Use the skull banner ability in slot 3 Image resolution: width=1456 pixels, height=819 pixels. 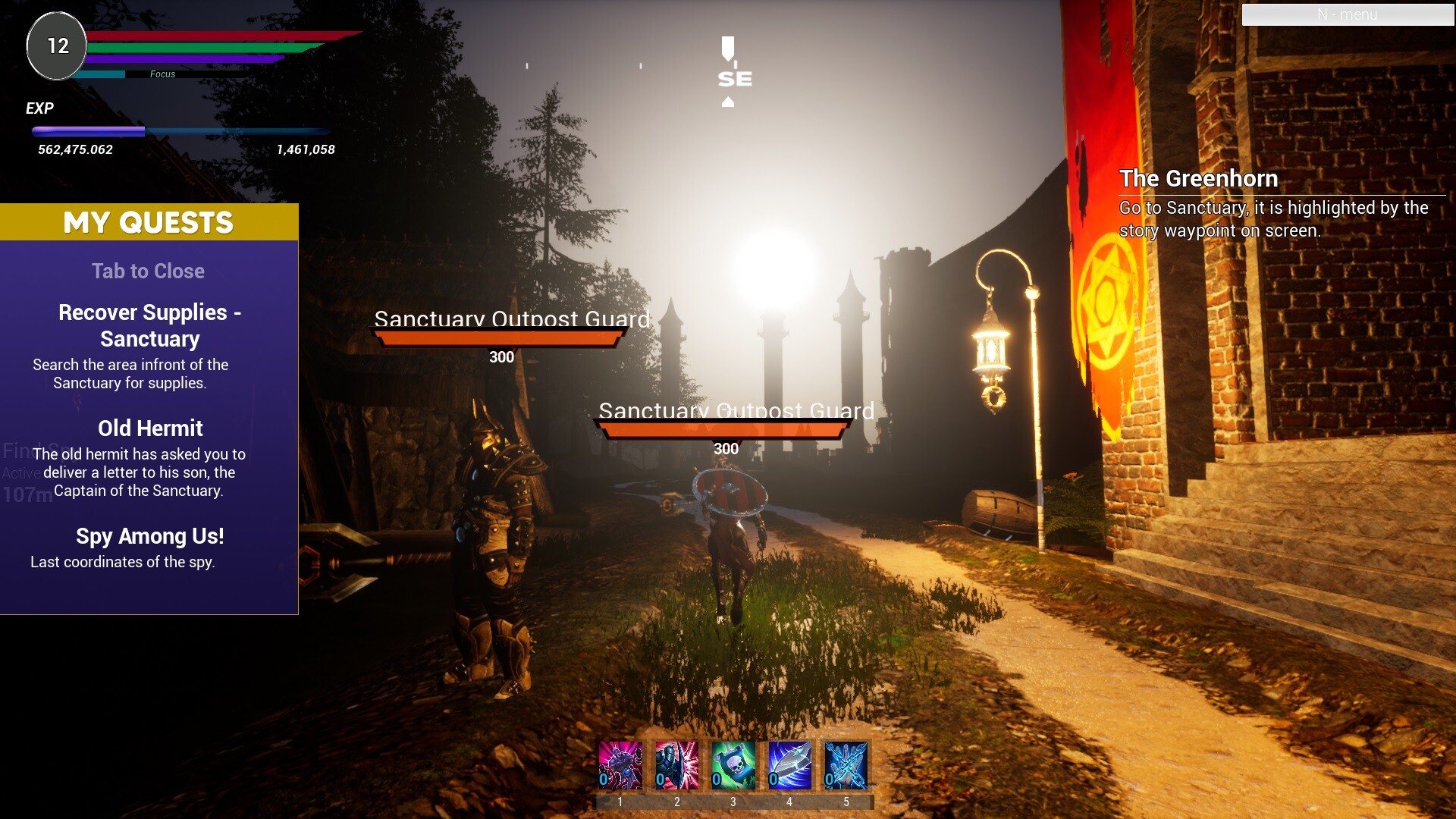tap(733, 766)
